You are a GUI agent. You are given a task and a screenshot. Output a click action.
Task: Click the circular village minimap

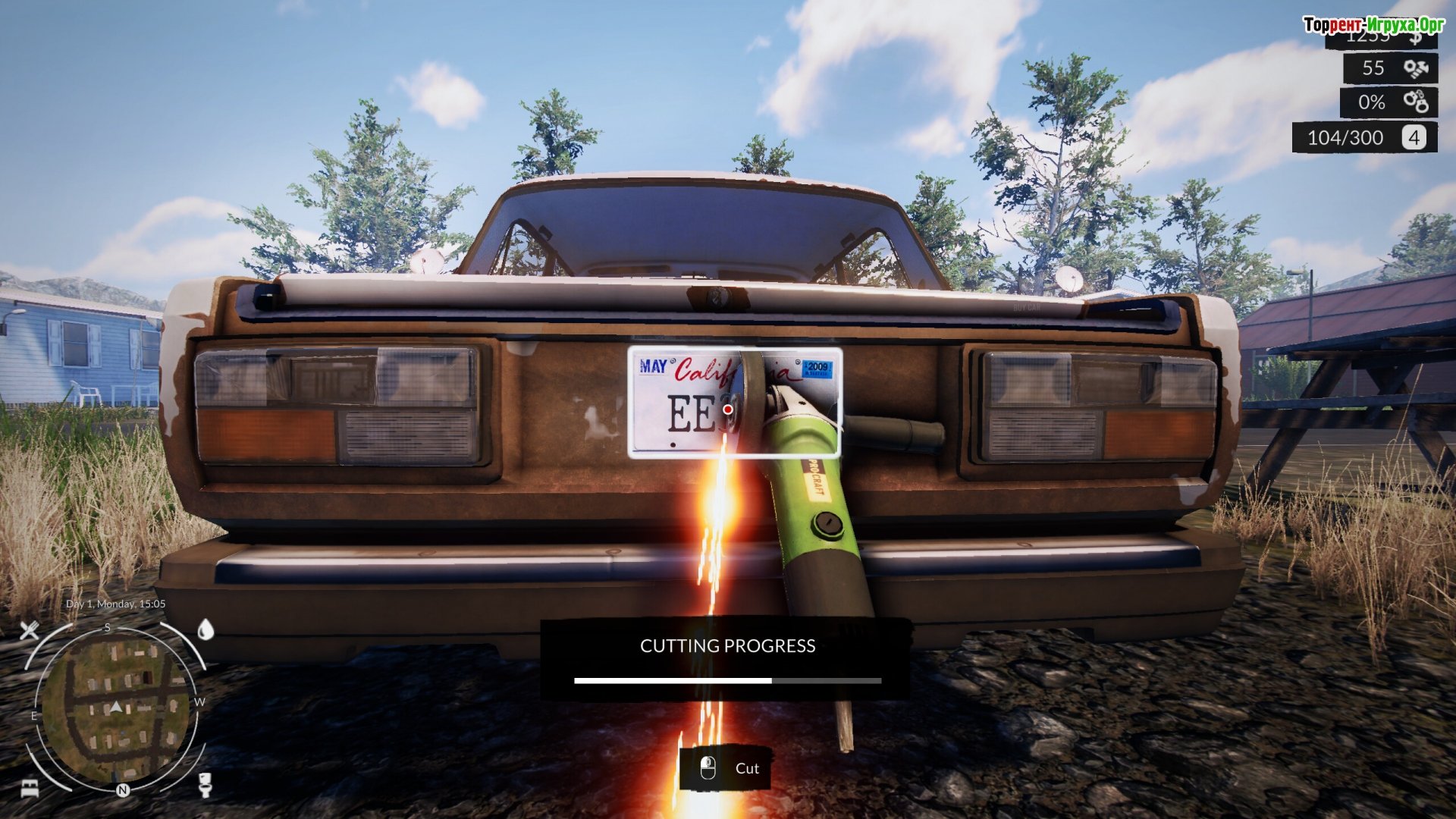click(115, 711)
